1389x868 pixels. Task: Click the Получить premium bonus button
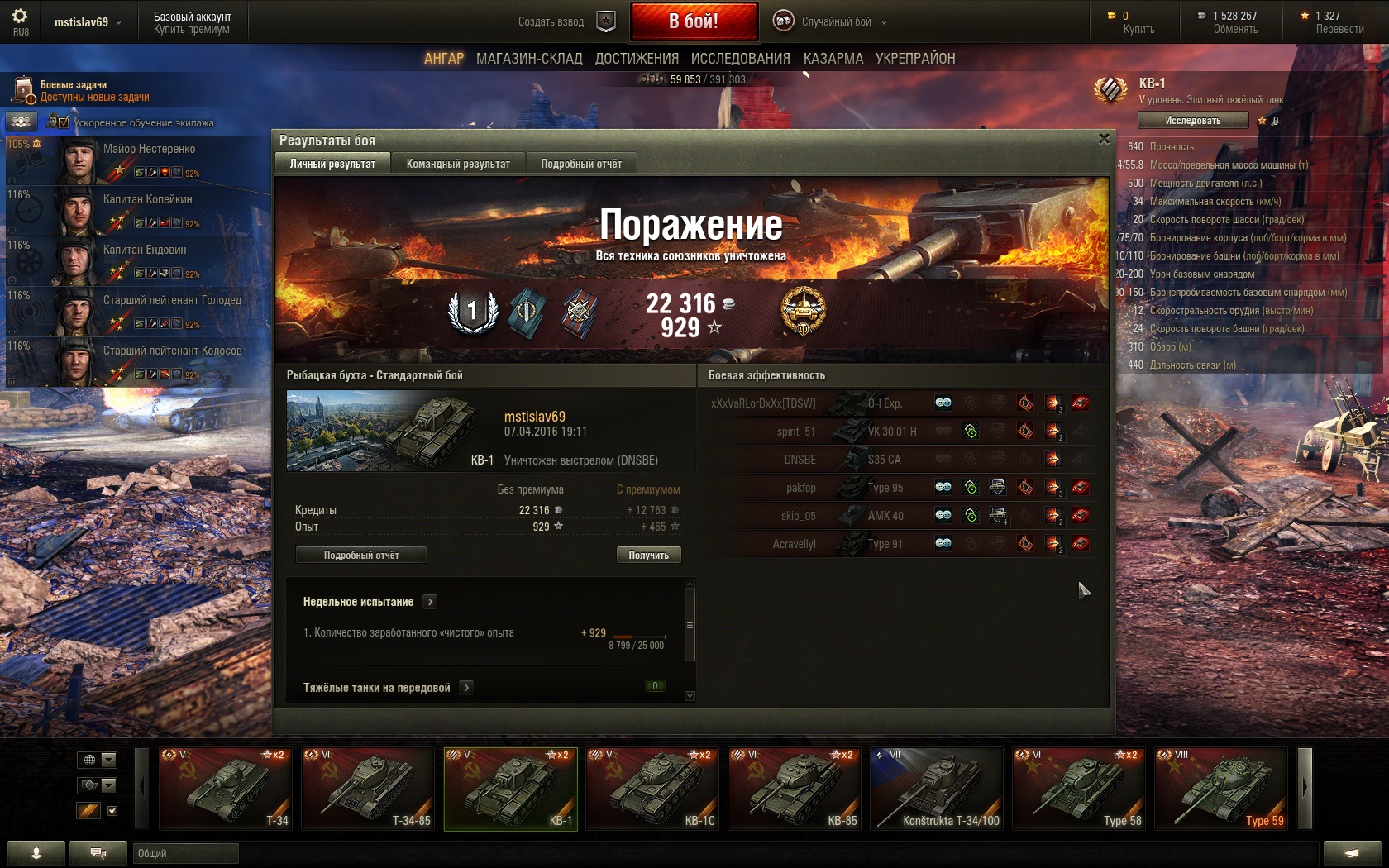click(x=648, y=555)
